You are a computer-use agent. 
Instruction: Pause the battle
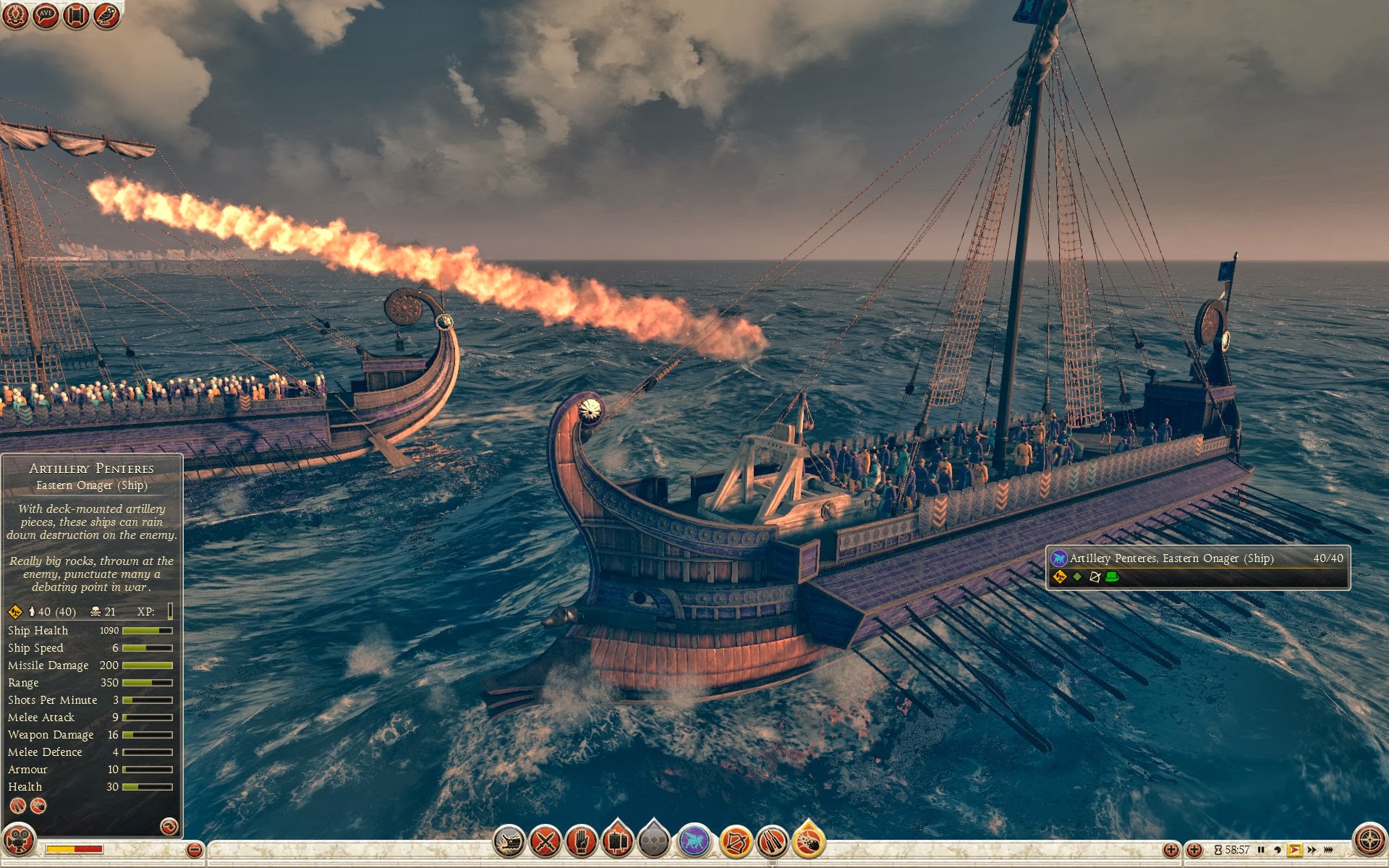[1261, 850]
